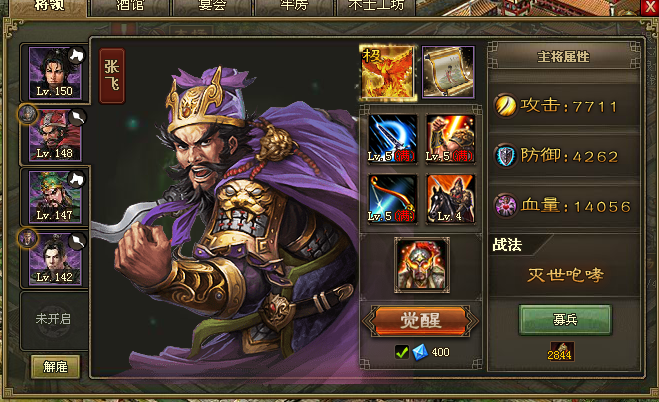Toggle the green checkmark beside 400 gems
Image resolution: width=659 pixels, height=402 pixels.
point(401,352)
